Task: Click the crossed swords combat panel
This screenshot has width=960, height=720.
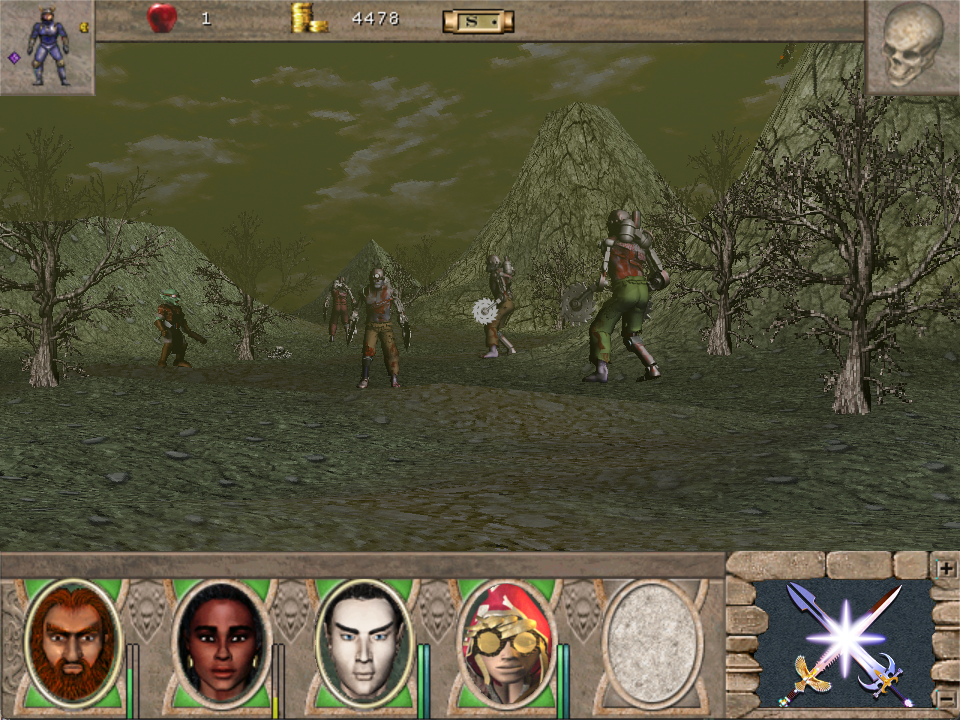Action: click(843, 645)
